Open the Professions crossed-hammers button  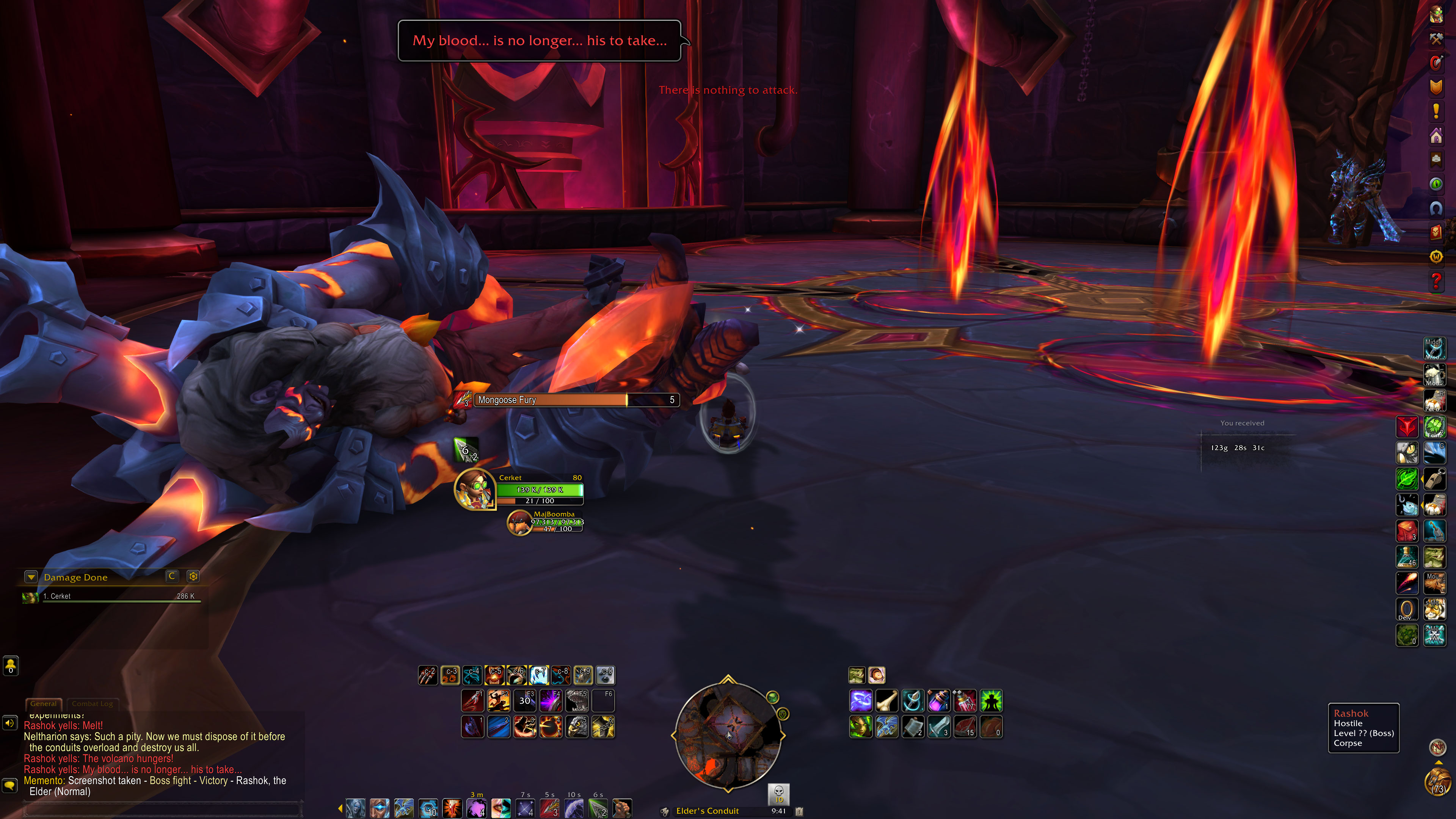[1436, 38]
